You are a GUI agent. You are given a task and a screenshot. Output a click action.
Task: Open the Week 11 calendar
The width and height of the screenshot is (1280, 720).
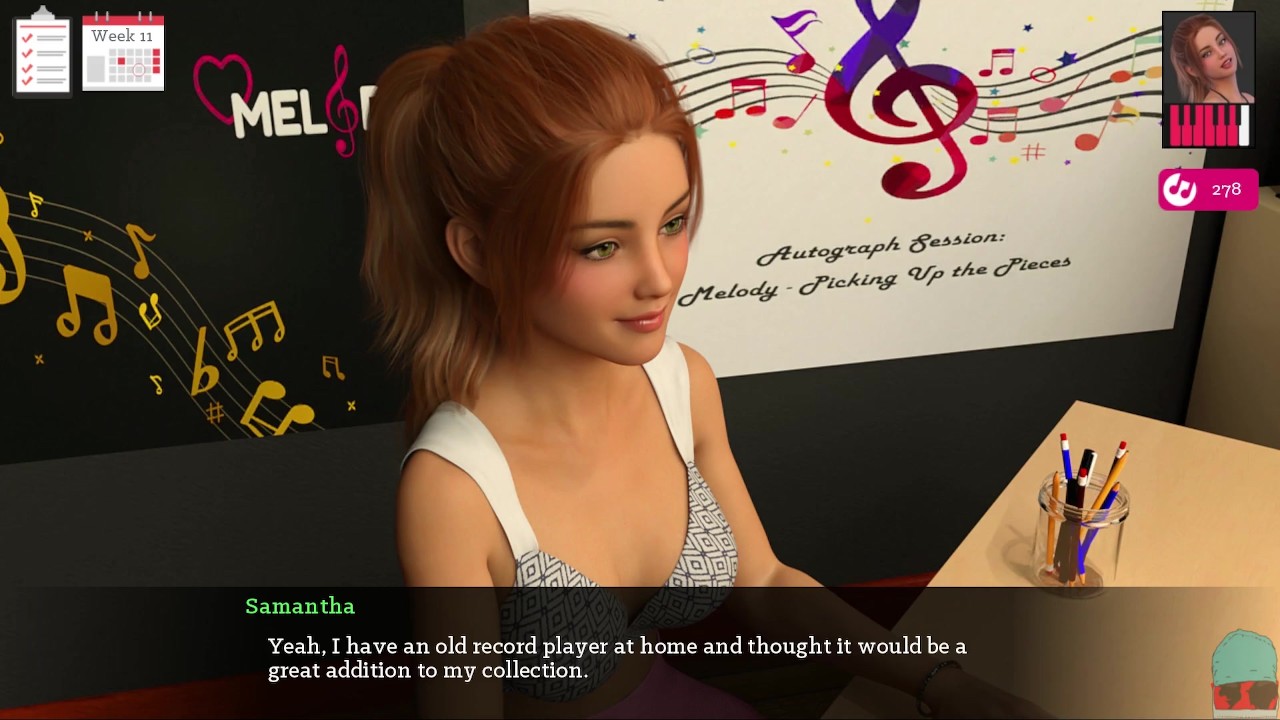[123, 52]
